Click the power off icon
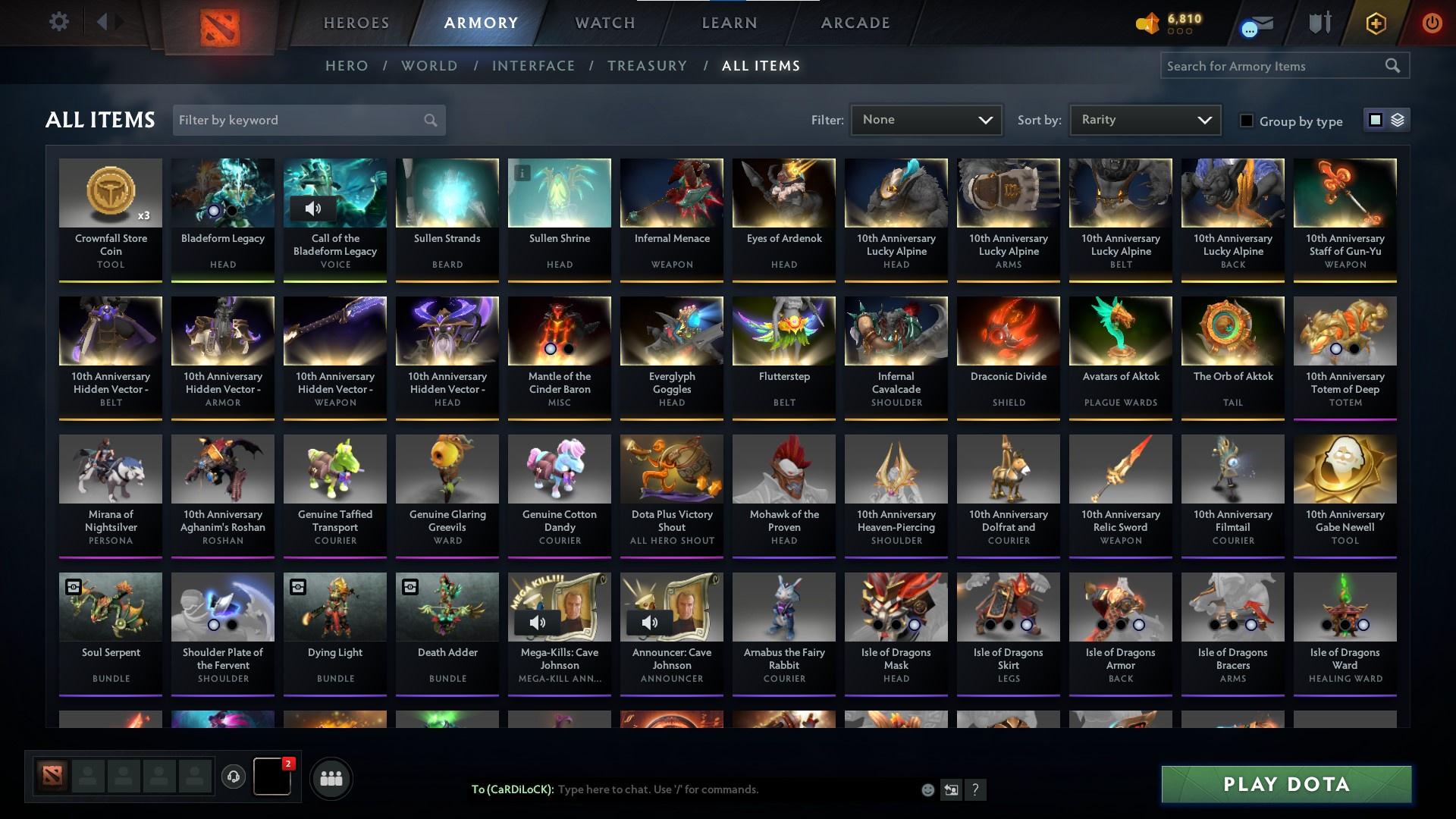 click(x=1432, y=21)
